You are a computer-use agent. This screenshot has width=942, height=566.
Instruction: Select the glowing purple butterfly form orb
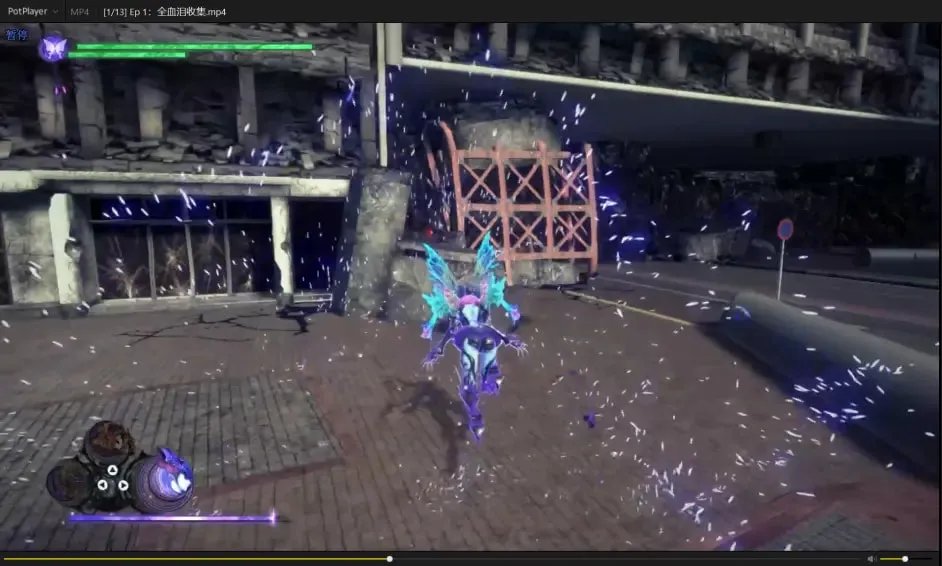[x=163, y=482]
